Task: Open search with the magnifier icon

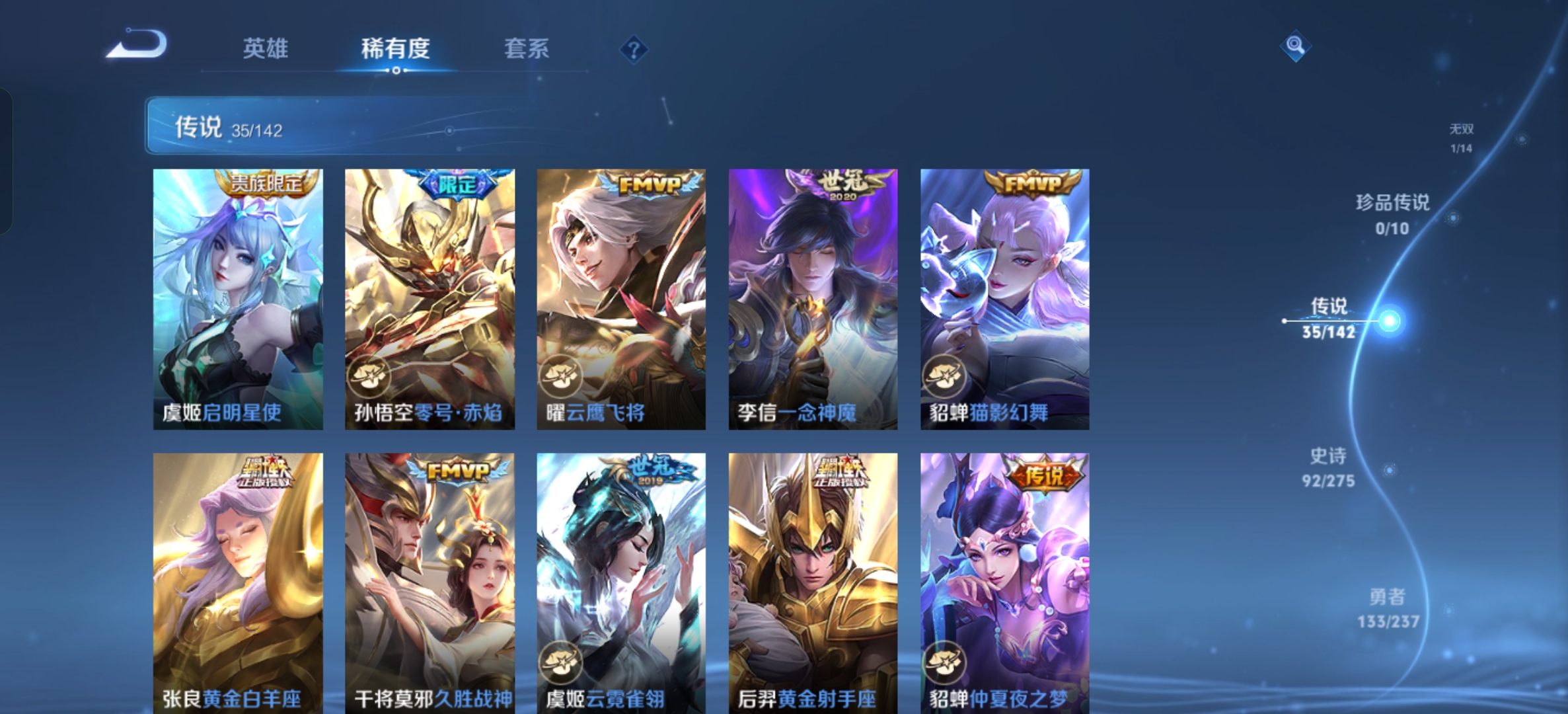Action: [x=1296, y=46]
